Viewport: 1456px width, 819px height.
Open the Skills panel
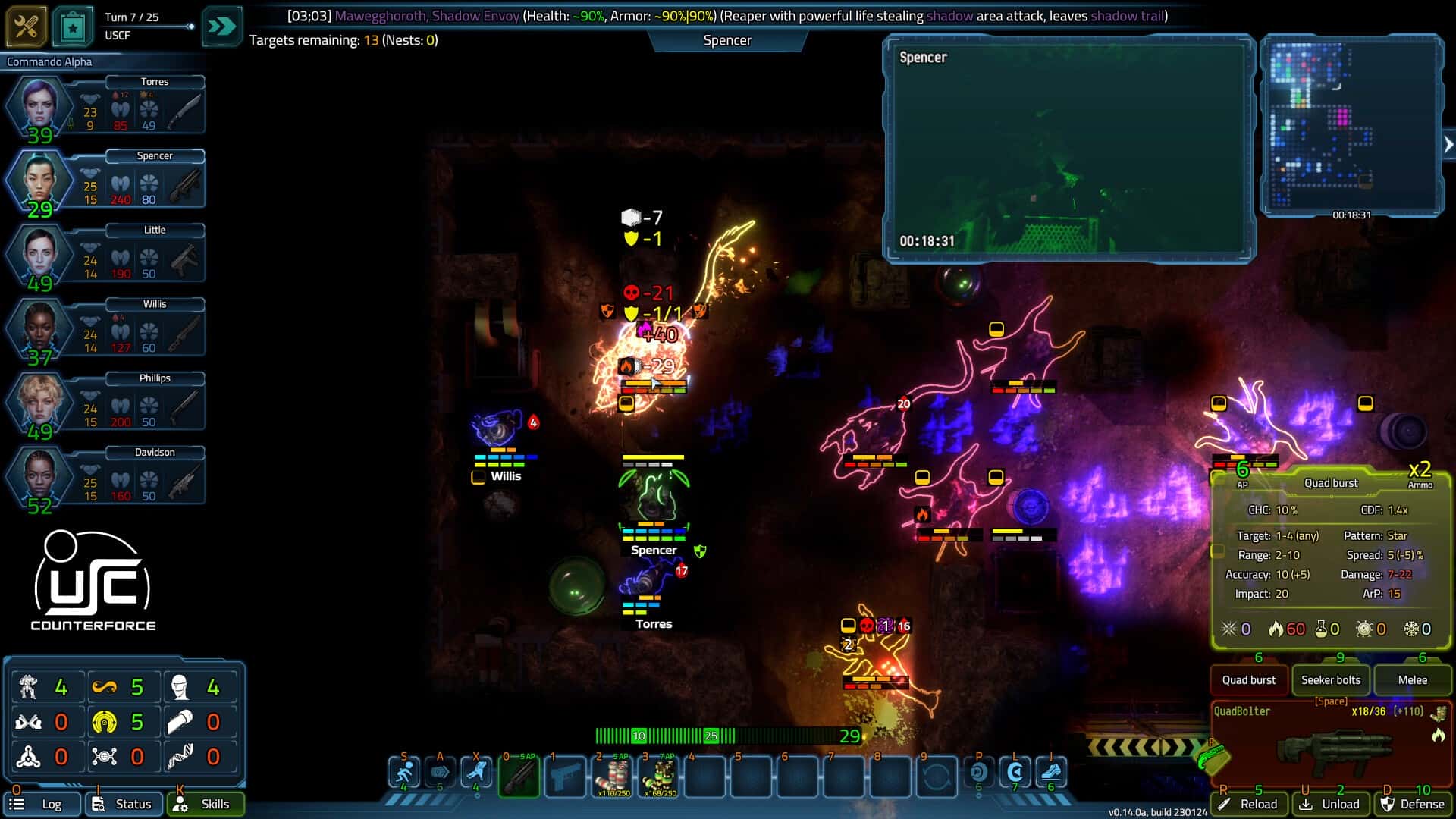click(206, 804)
